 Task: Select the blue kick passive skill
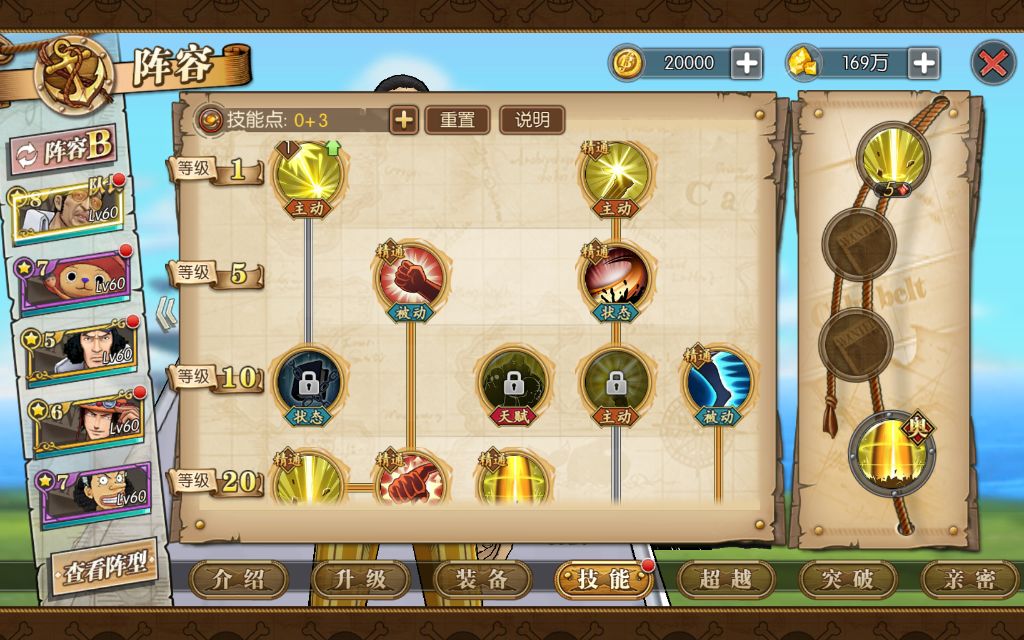click(718, 380)
